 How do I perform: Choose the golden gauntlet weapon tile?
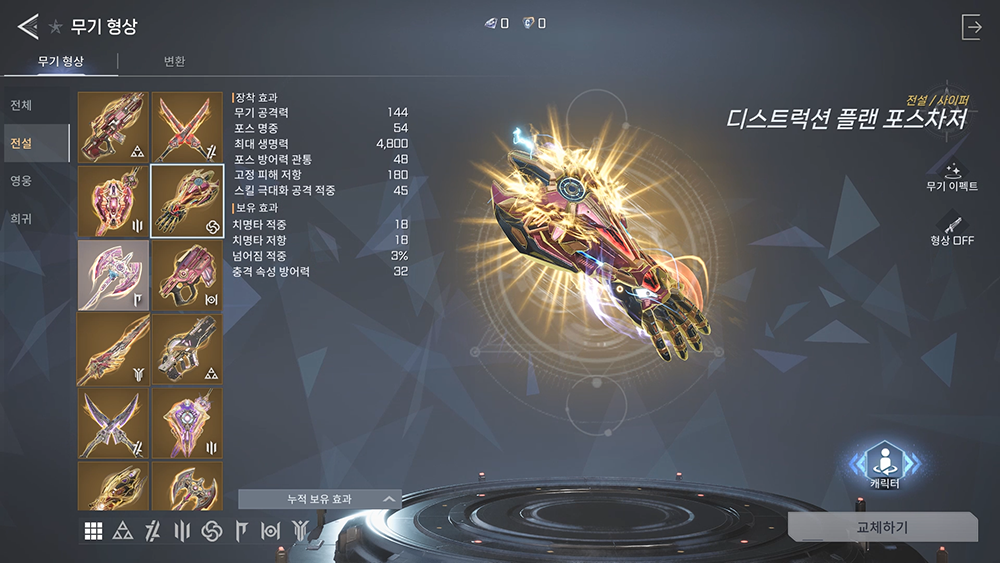[x=187, y=201]
